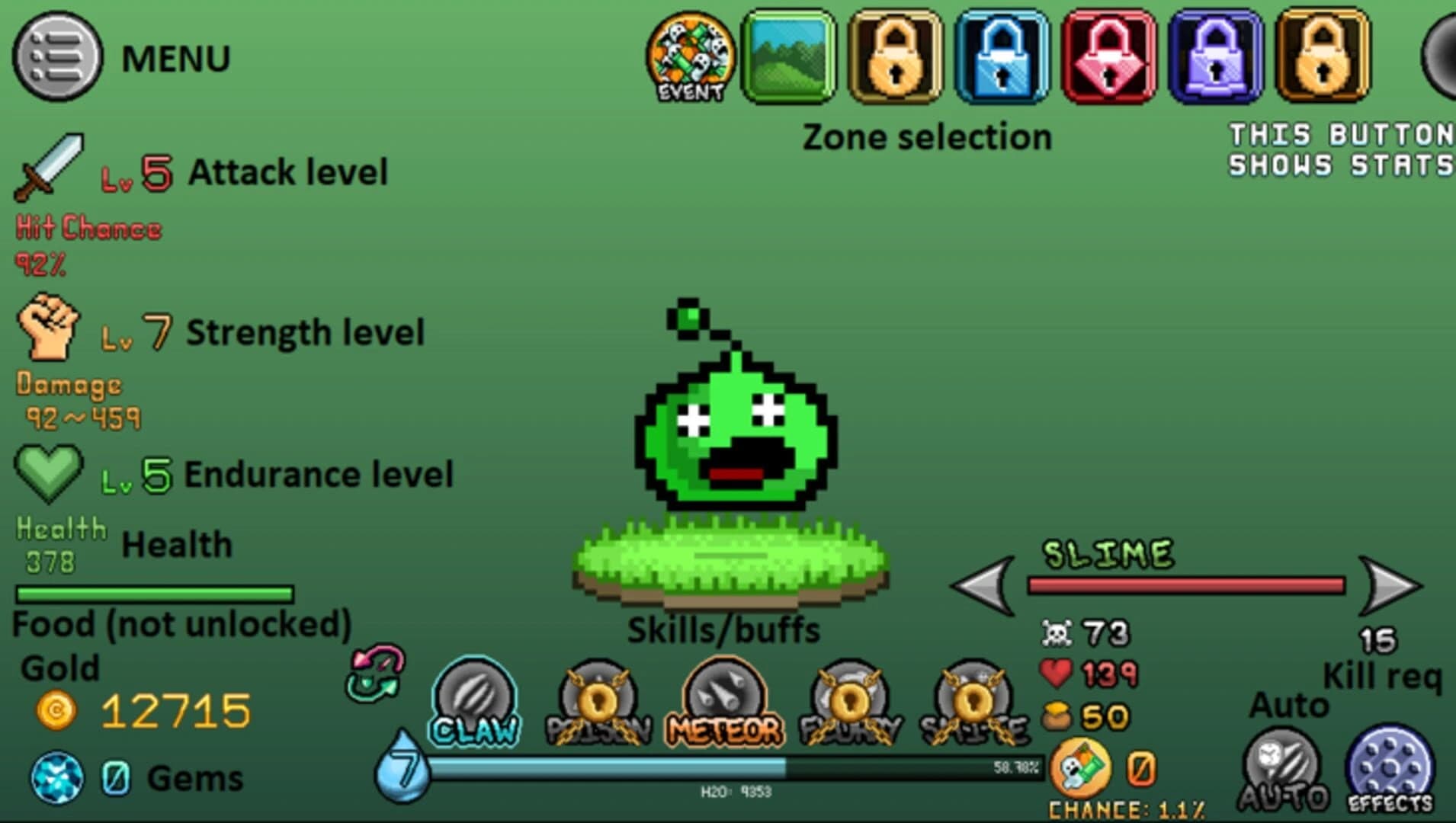Click the Strength level fist upgrade

pyautogui.click(x=50, y=328)
